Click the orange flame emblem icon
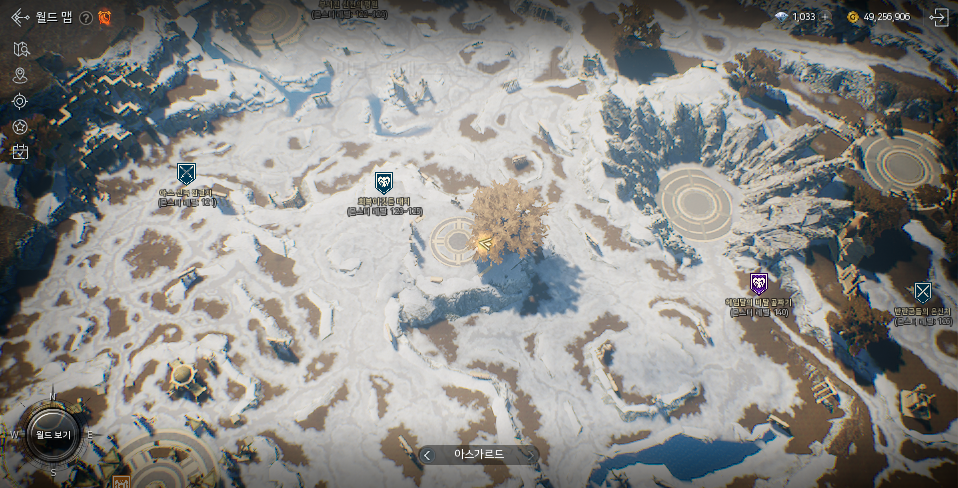958x488 pixels. [104, 17]
